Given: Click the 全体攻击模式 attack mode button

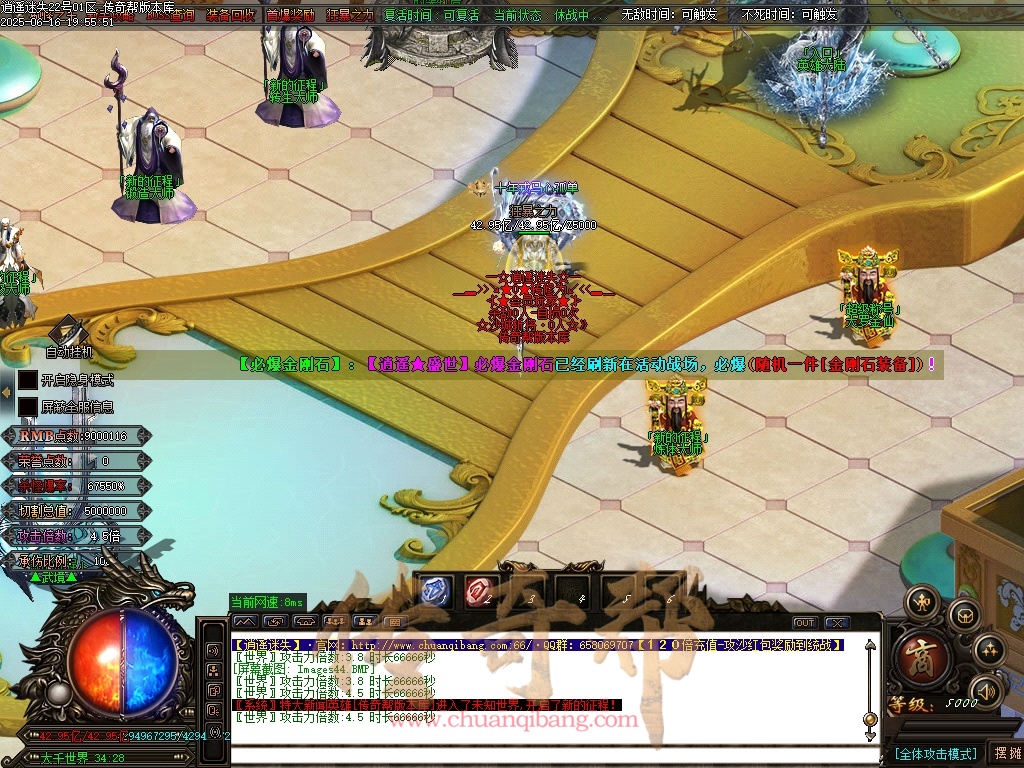Looking at the screenshot, I should pos(934,753).
